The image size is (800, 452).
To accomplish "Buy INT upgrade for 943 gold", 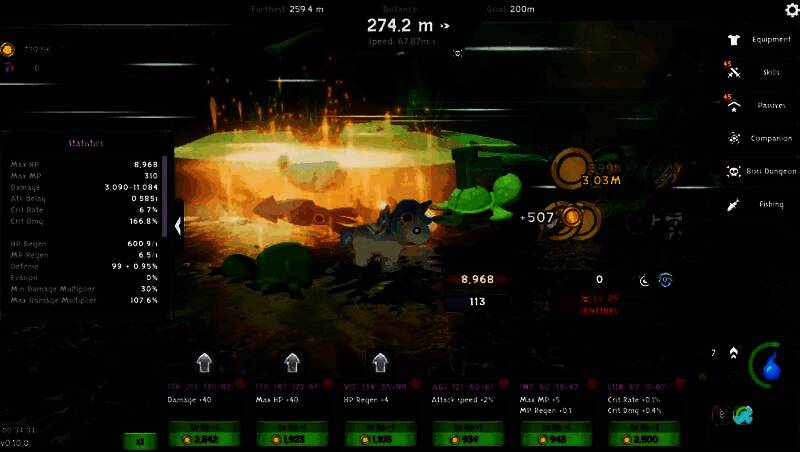I will [x=554, y=434].
